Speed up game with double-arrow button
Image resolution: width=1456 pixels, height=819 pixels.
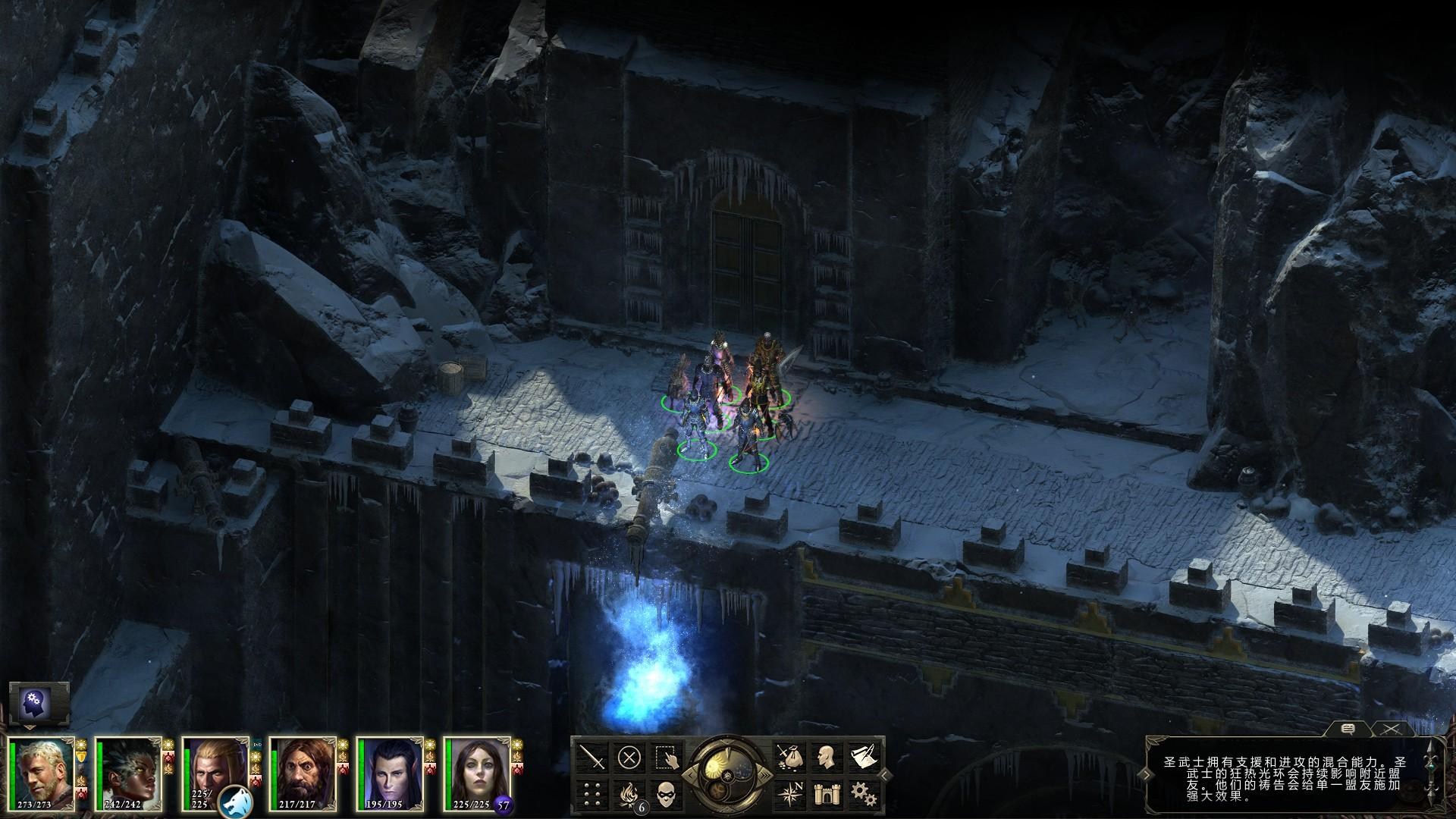point(766,774)
